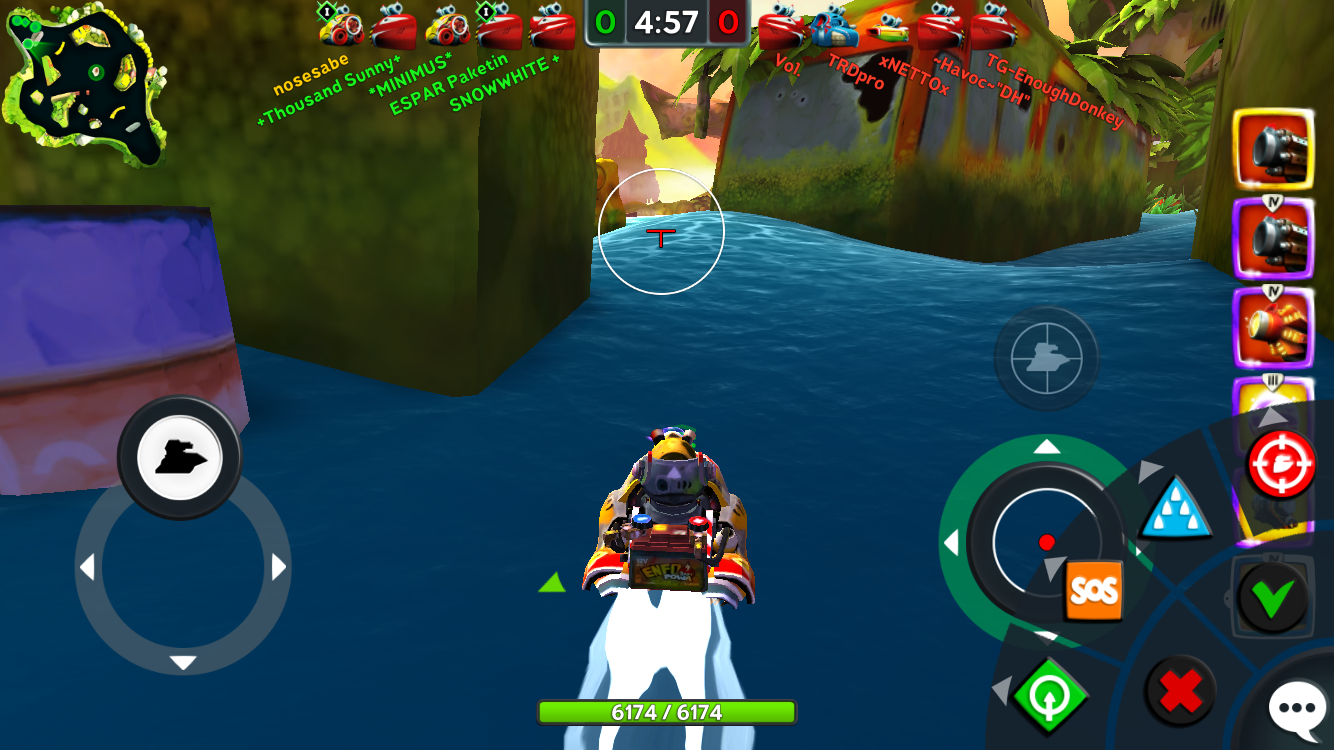Send the orange SOS quick message
The height and width of the screenshot is (750, 1334).
point(1093,590)
